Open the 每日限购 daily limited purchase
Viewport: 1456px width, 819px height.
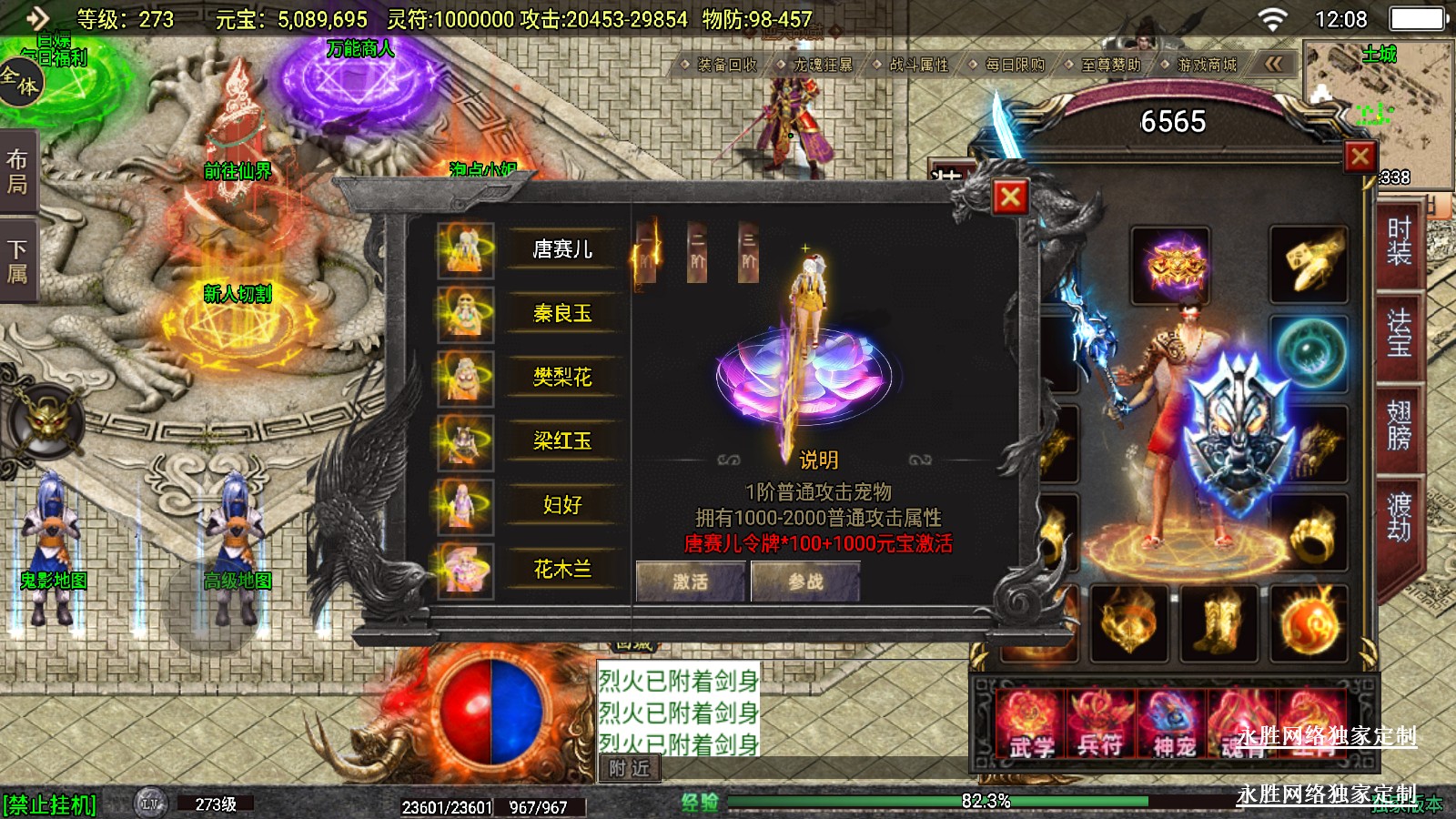coord(1015,65)
